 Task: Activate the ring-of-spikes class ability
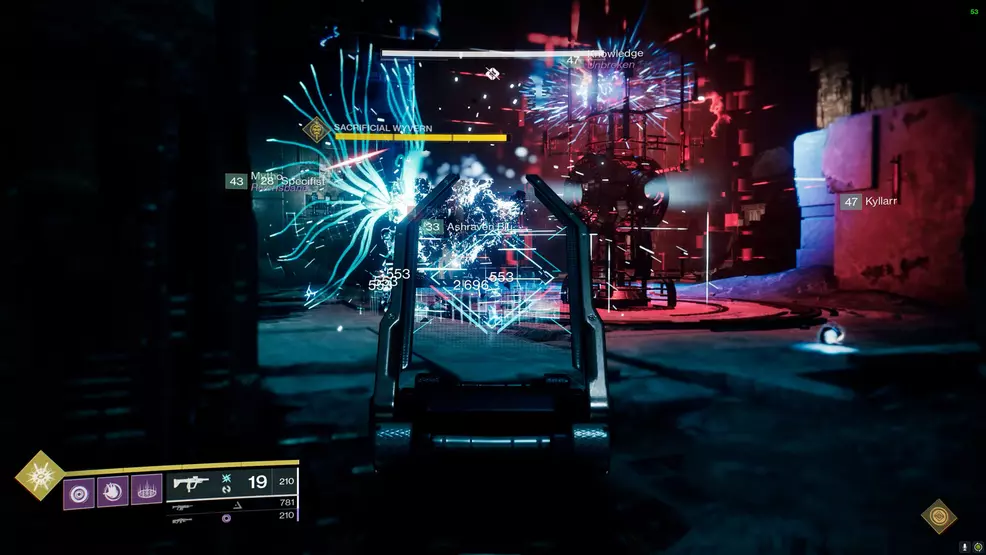coord(146,492)
